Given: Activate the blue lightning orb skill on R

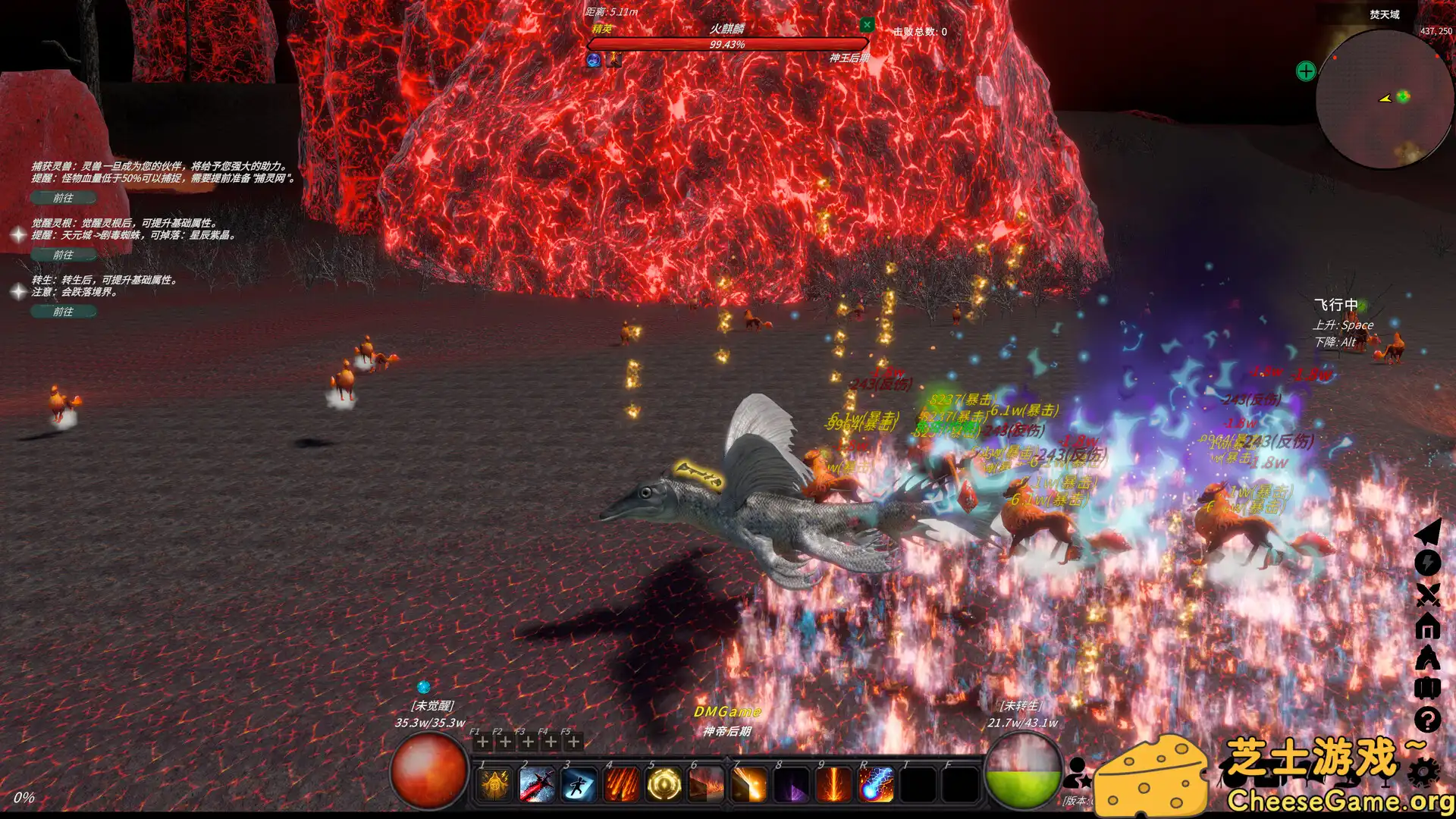Looking at the screenshot, I should coord(877,784).
